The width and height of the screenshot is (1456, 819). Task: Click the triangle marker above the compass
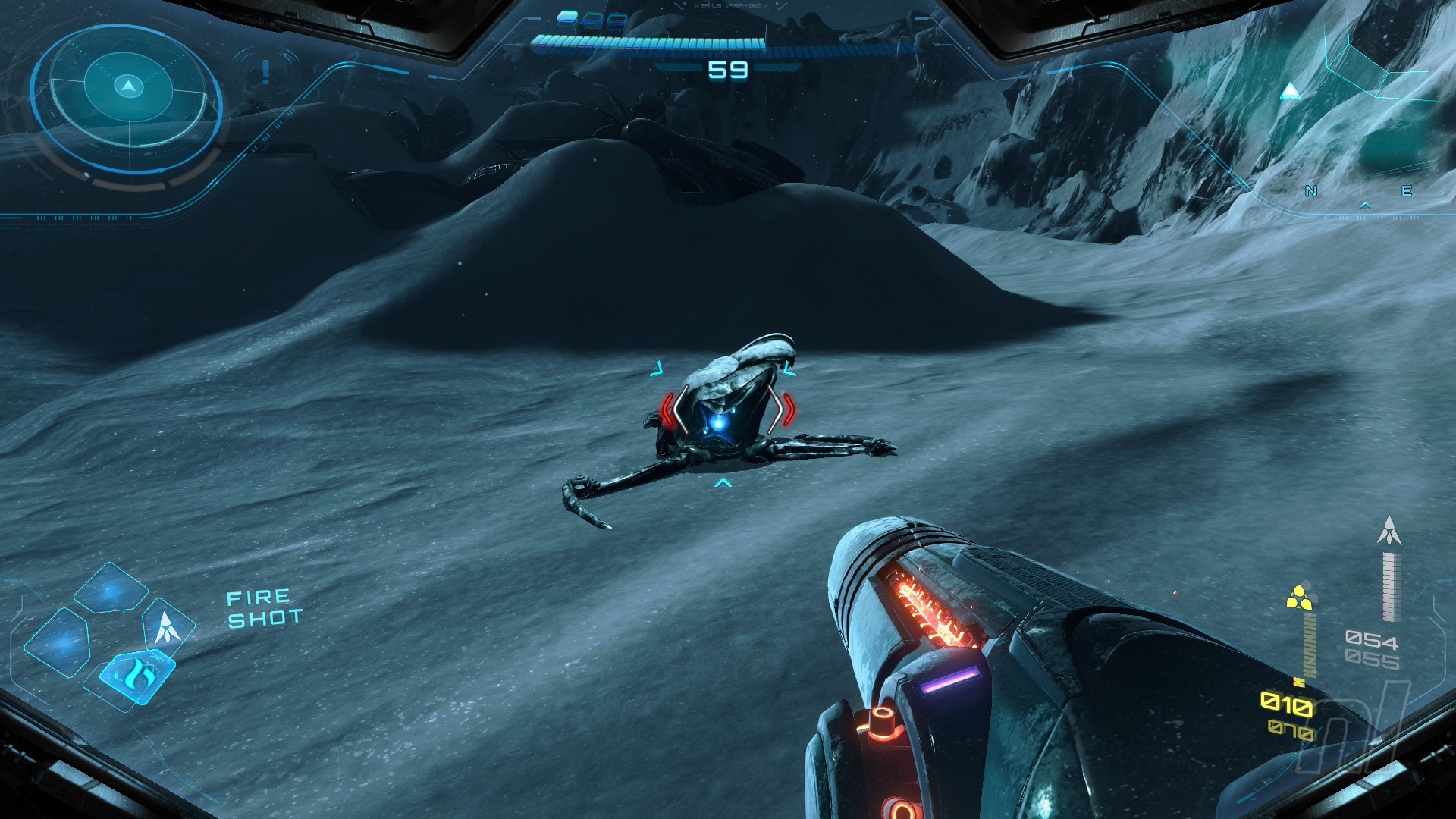1290,93
